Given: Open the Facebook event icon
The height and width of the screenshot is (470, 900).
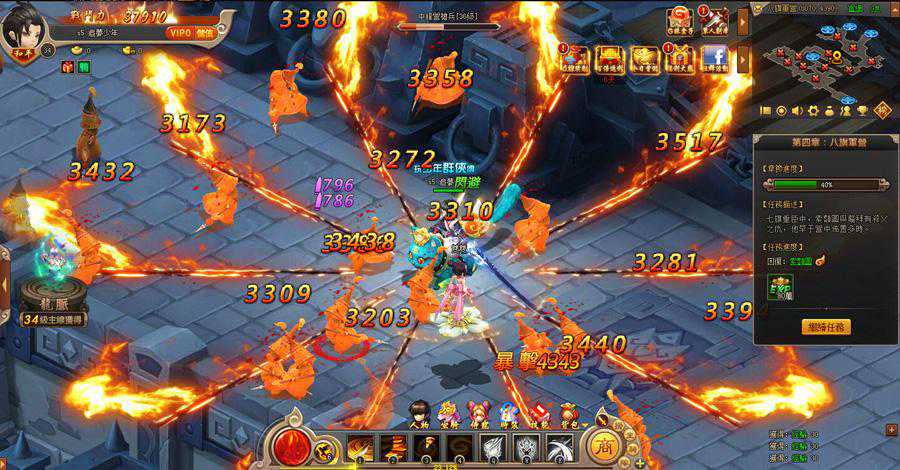Looking at the screenshot, I should click(x=713, y=58).
